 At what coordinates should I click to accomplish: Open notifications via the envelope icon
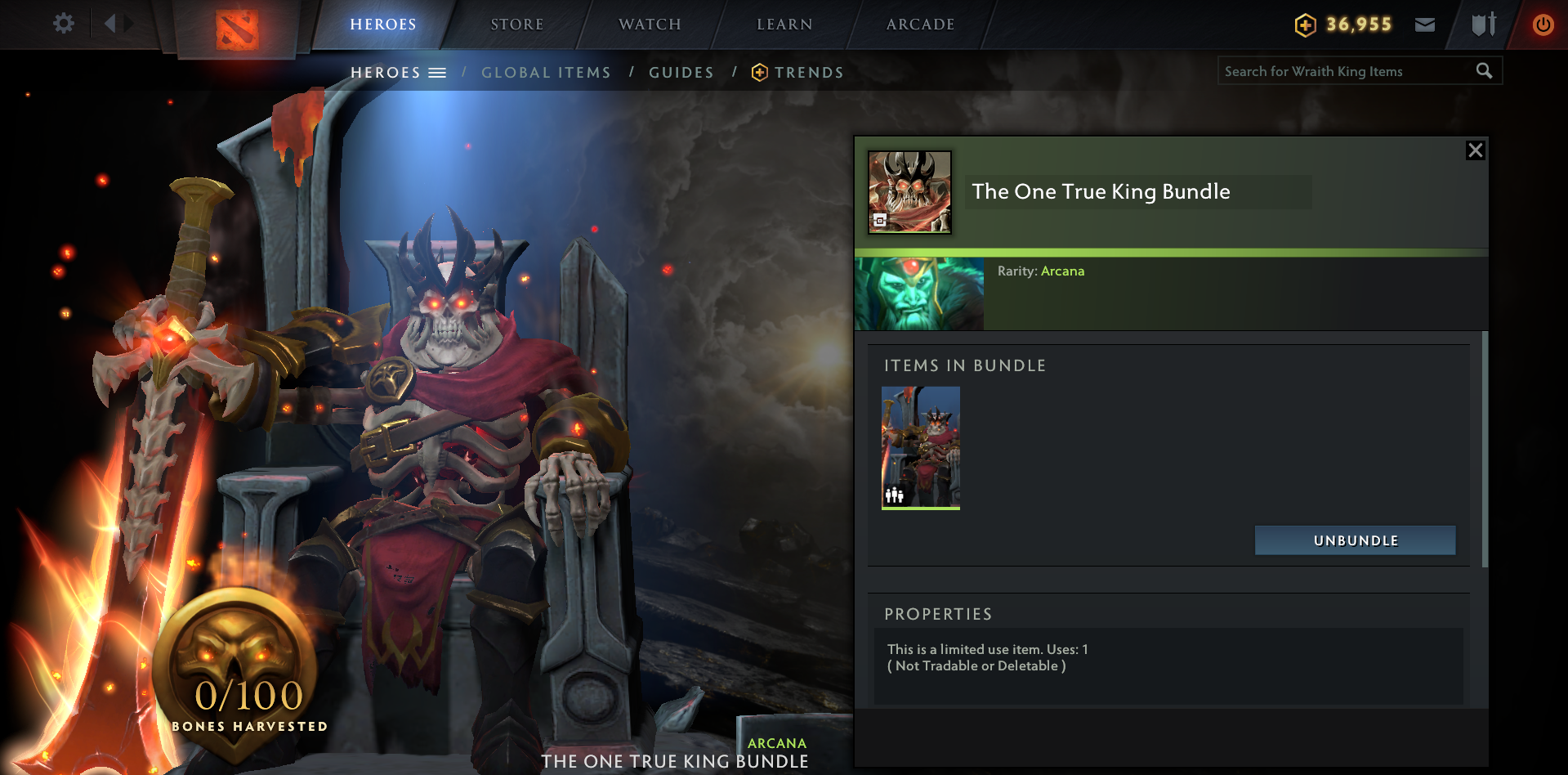(1425, 24)
